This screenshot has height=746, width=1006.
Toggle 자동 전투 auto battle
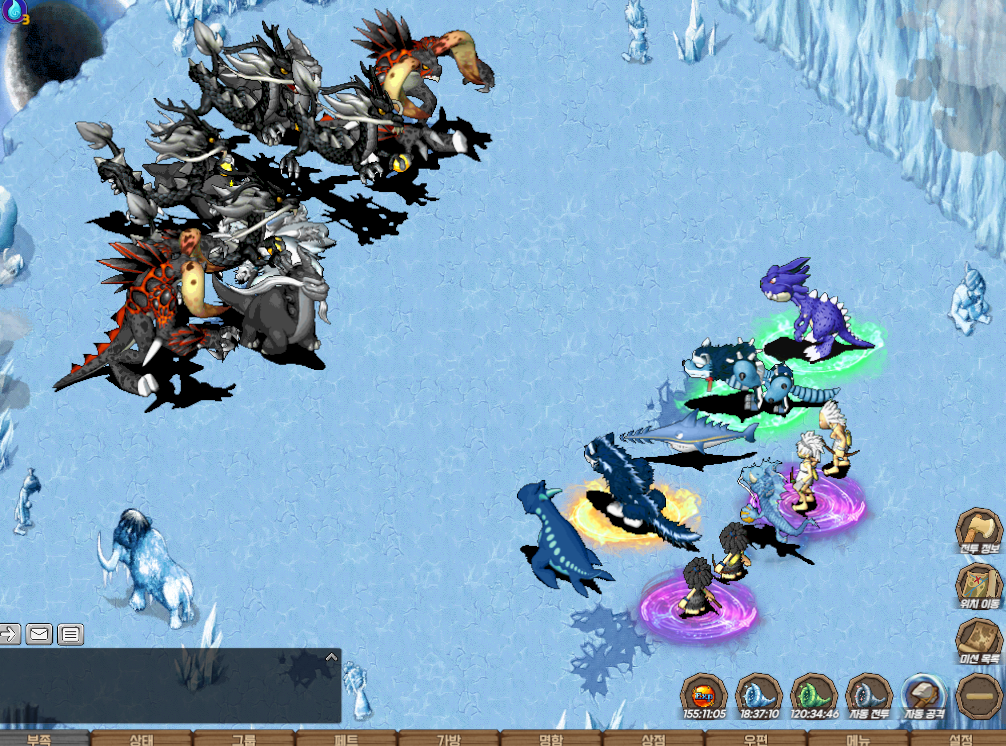coord(868,695)
